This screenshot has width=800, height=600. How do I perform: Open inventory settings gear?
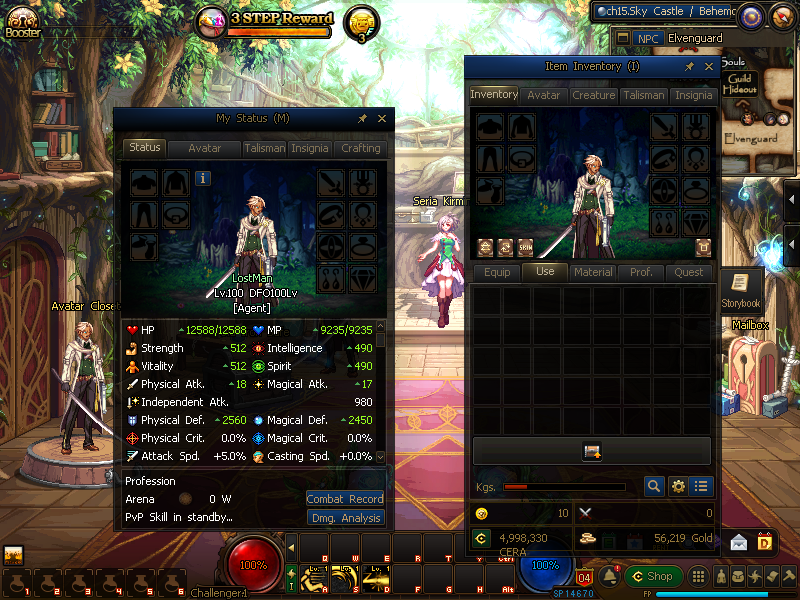[x=678, y=487]
